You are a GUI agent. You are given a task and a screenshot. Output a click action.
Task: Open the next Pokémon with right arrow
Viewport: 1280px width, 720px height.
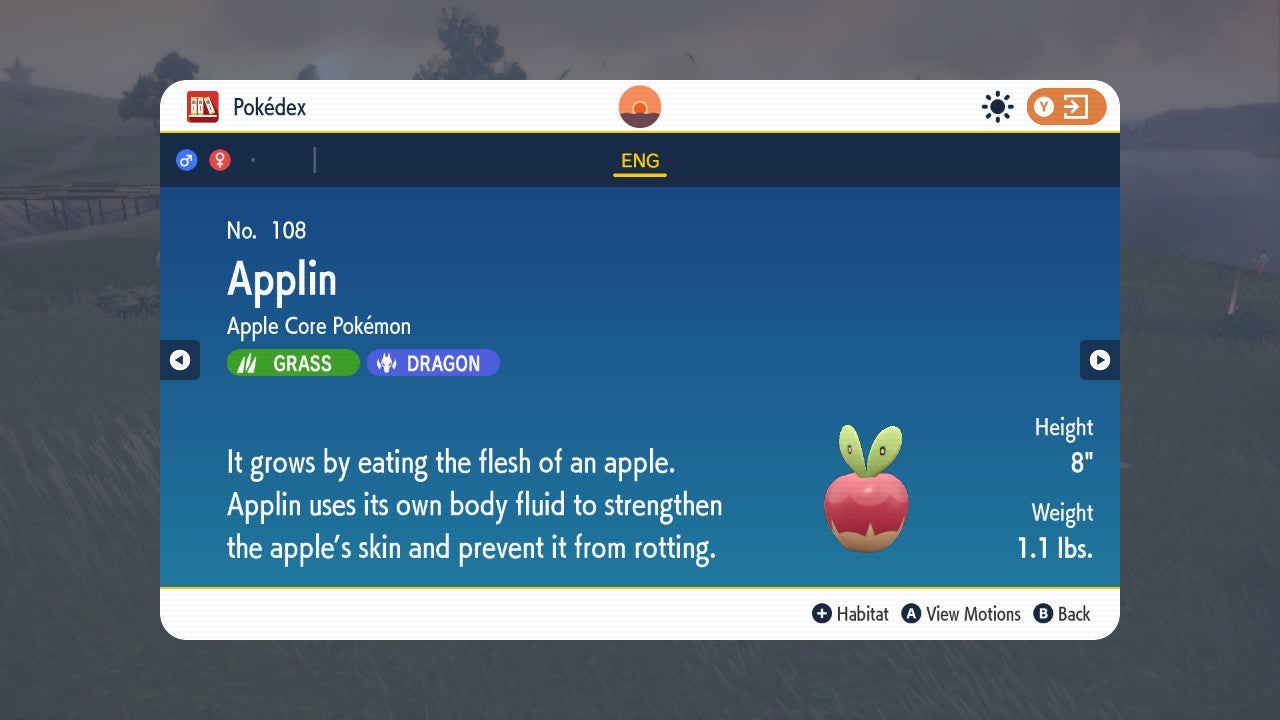(x=1100, y=360)
